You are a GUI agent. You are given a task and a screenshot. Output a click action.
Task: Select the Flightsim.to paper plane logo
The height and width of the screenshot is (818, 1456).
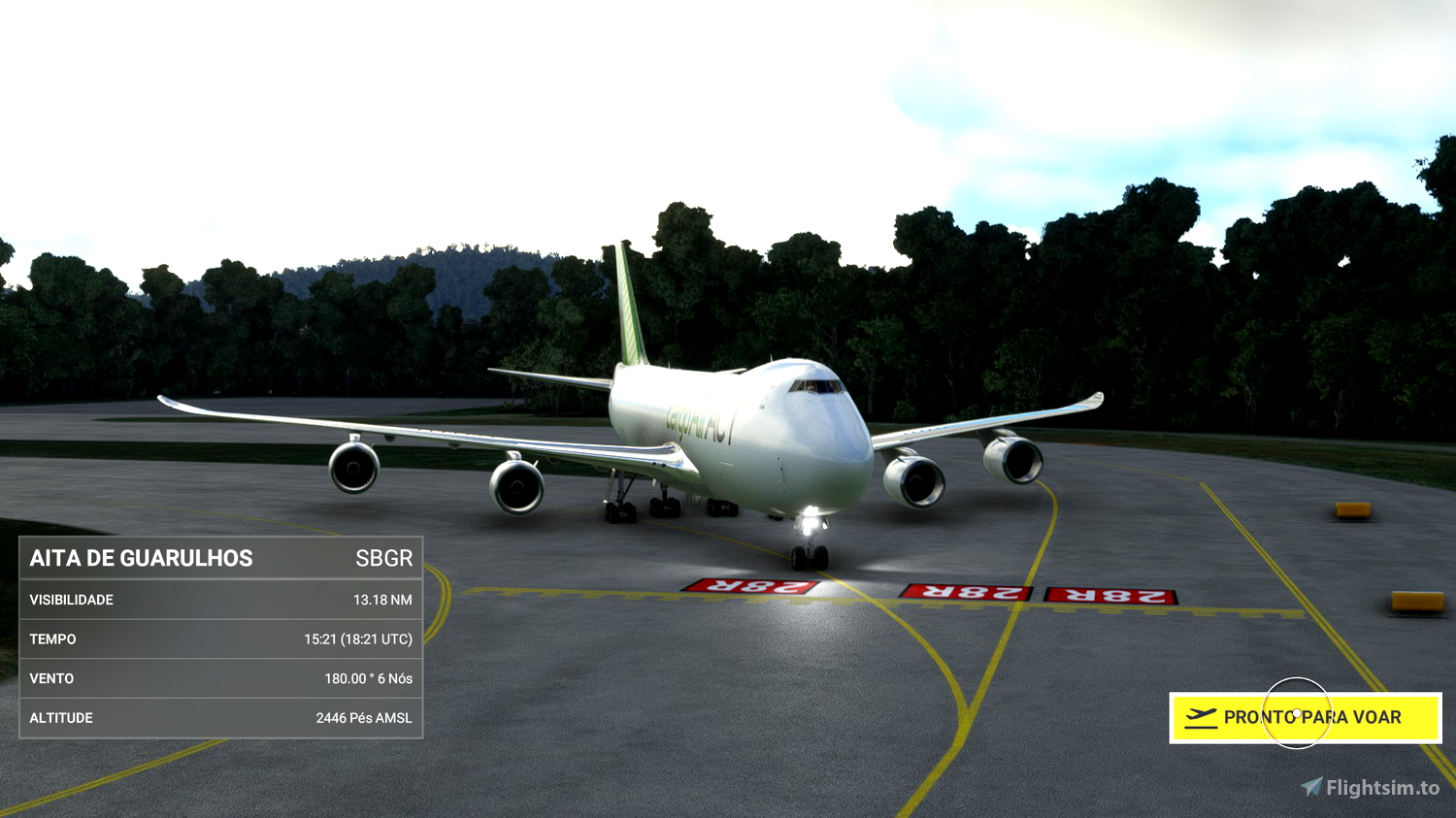(1312, 786)
